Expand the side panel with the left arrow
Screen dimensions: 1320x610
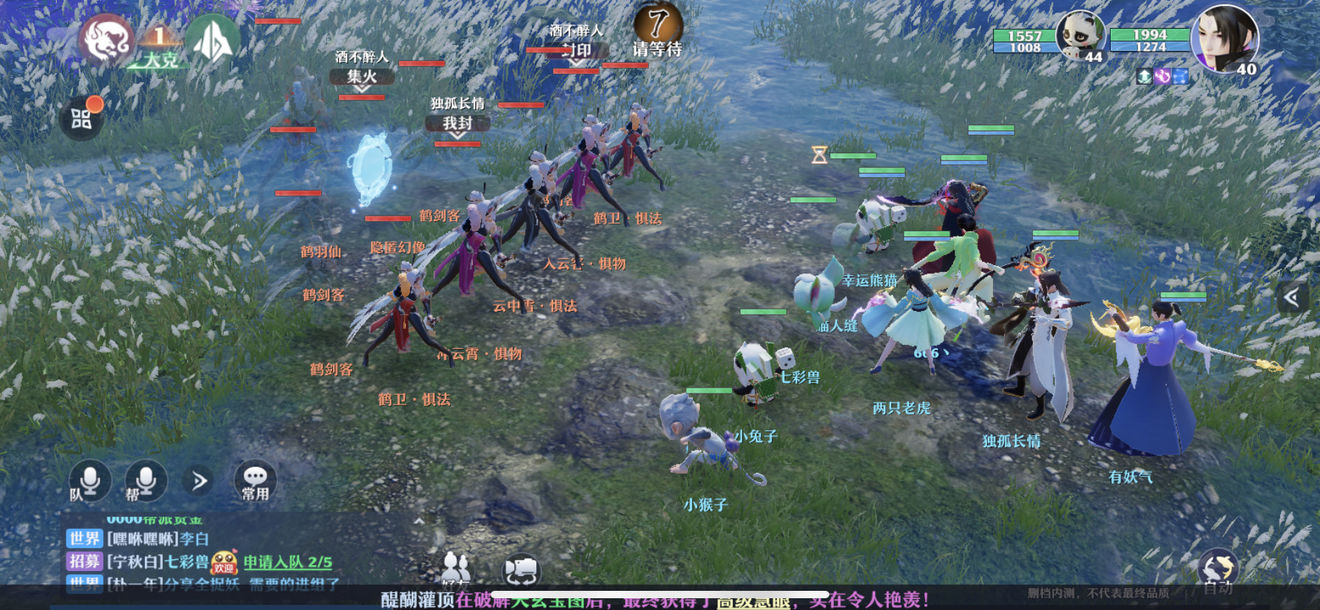tap(1292, 296)
